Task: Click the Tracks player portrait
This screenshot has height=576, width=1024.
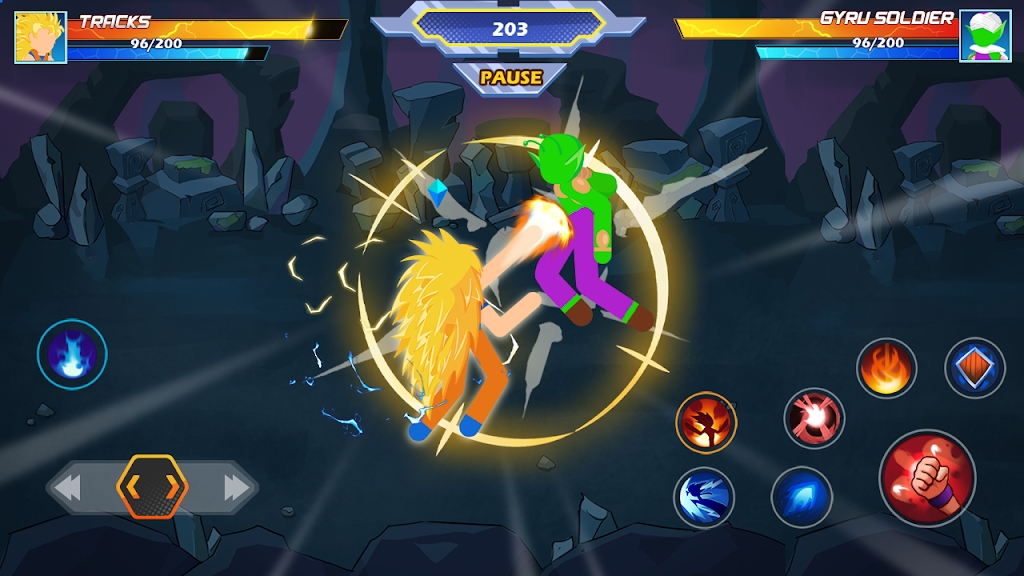Action: click(41, 37)
